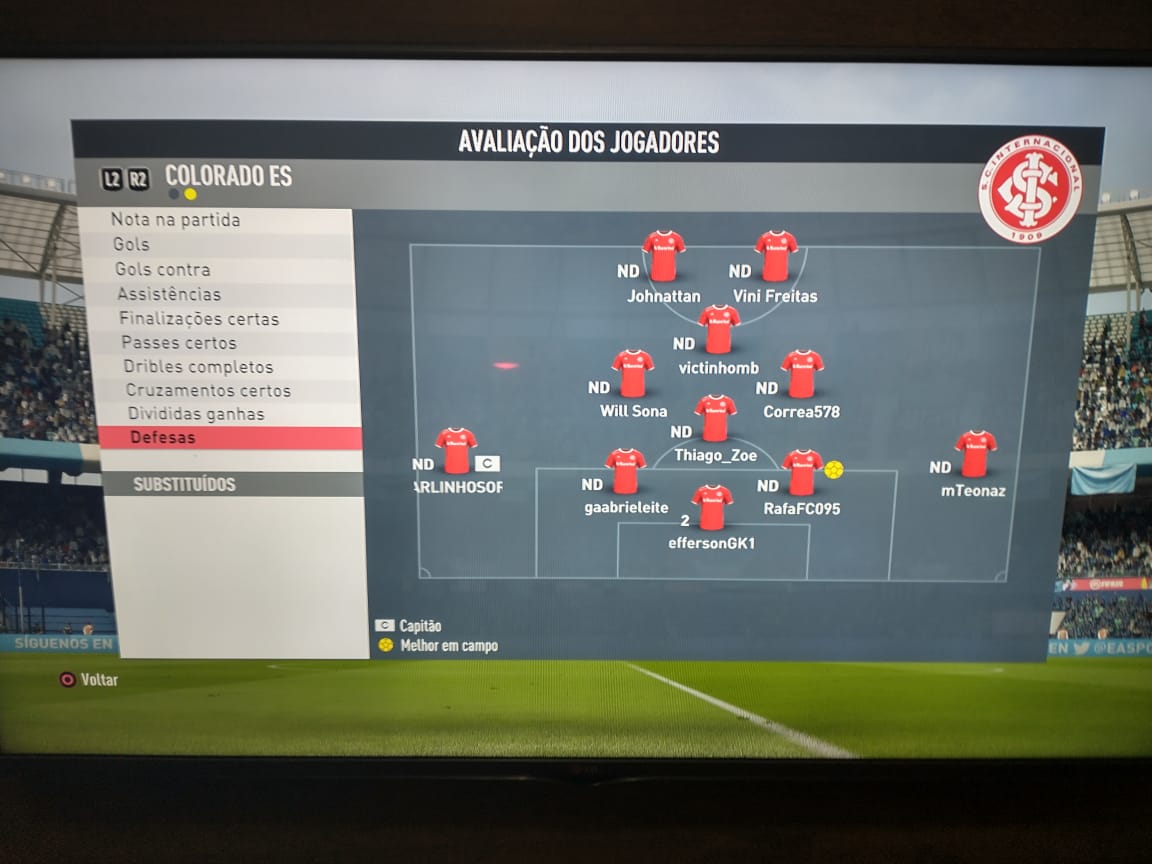Screen dimensions: 1152x864
Task: Pick gaabrieleite's shirt in defense
Action: pyautogui.click(x=625, y=471)
